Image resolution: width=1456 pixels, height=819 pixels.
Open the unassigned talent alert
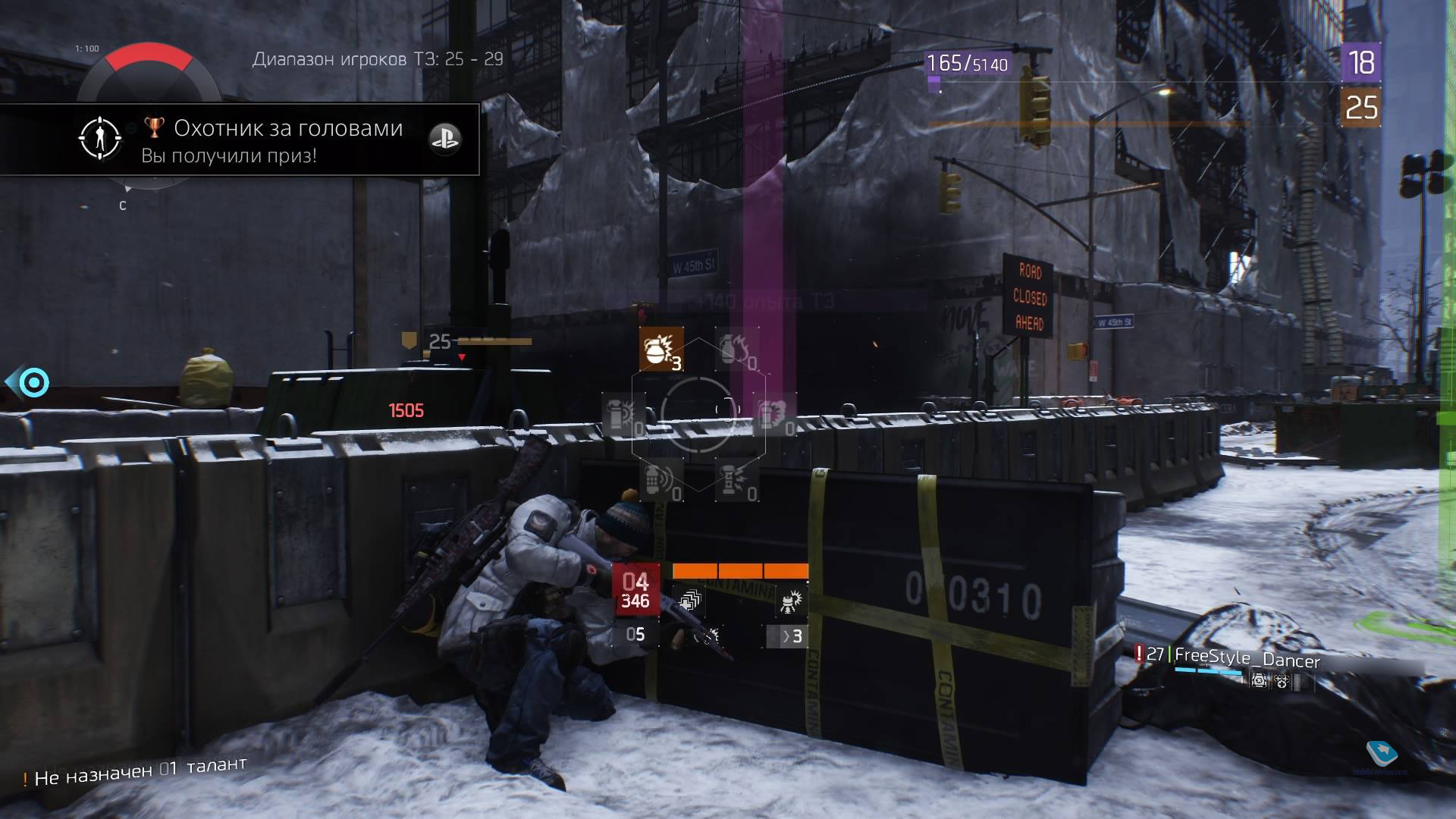135,771
